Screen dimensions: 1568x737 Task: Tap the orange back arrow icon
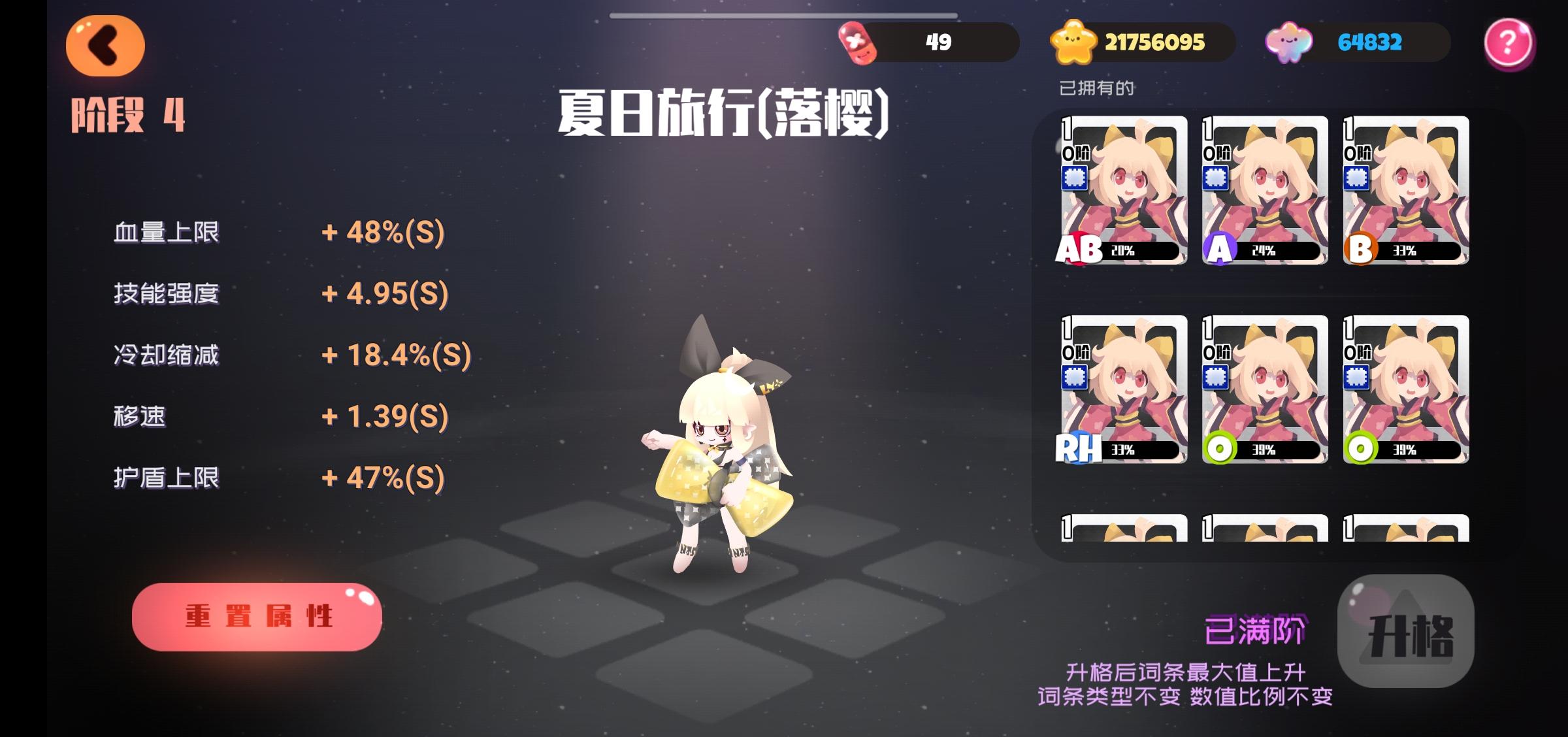click(103, 44)
